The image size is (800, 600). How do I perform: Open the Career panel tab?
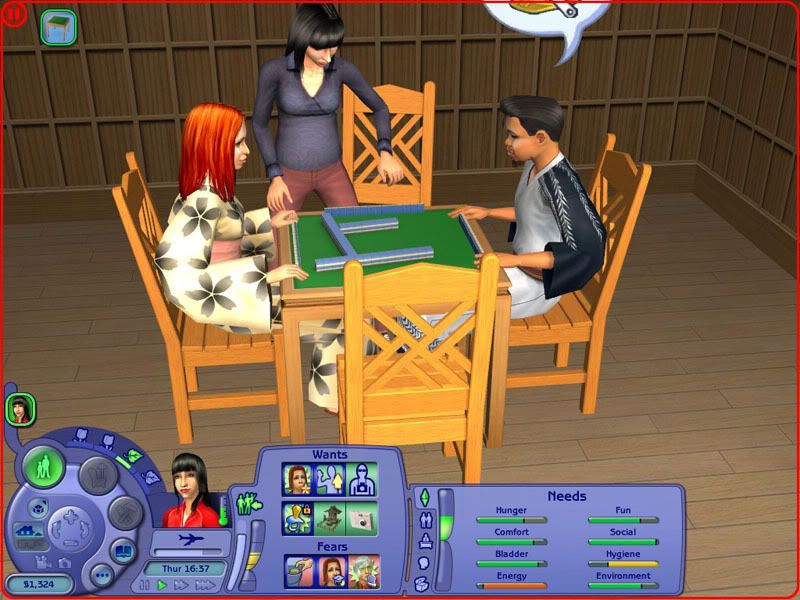click(x=423, y=541)
